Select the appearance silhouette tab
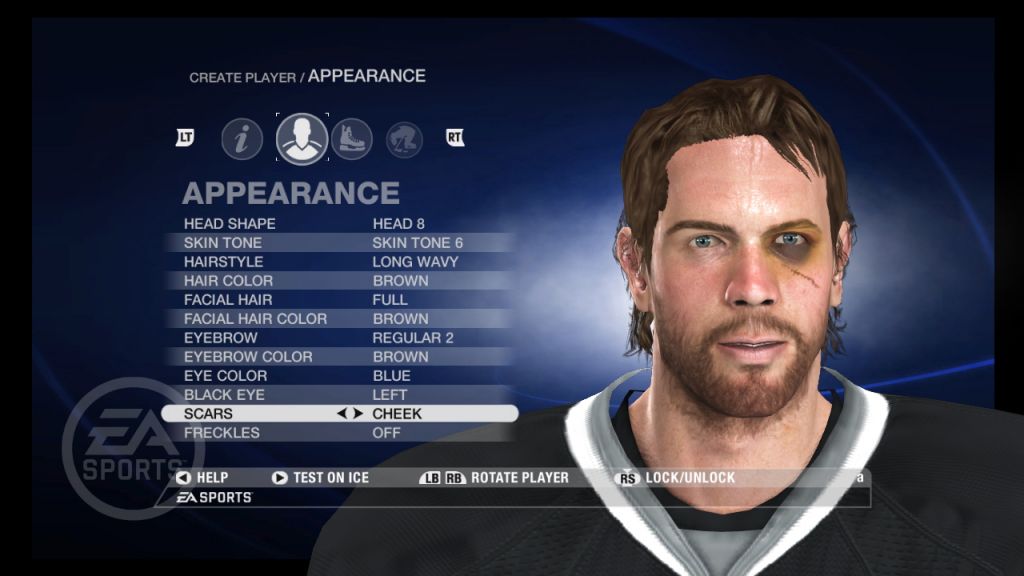Screen dimensions: 1024x576 [302, 139]
